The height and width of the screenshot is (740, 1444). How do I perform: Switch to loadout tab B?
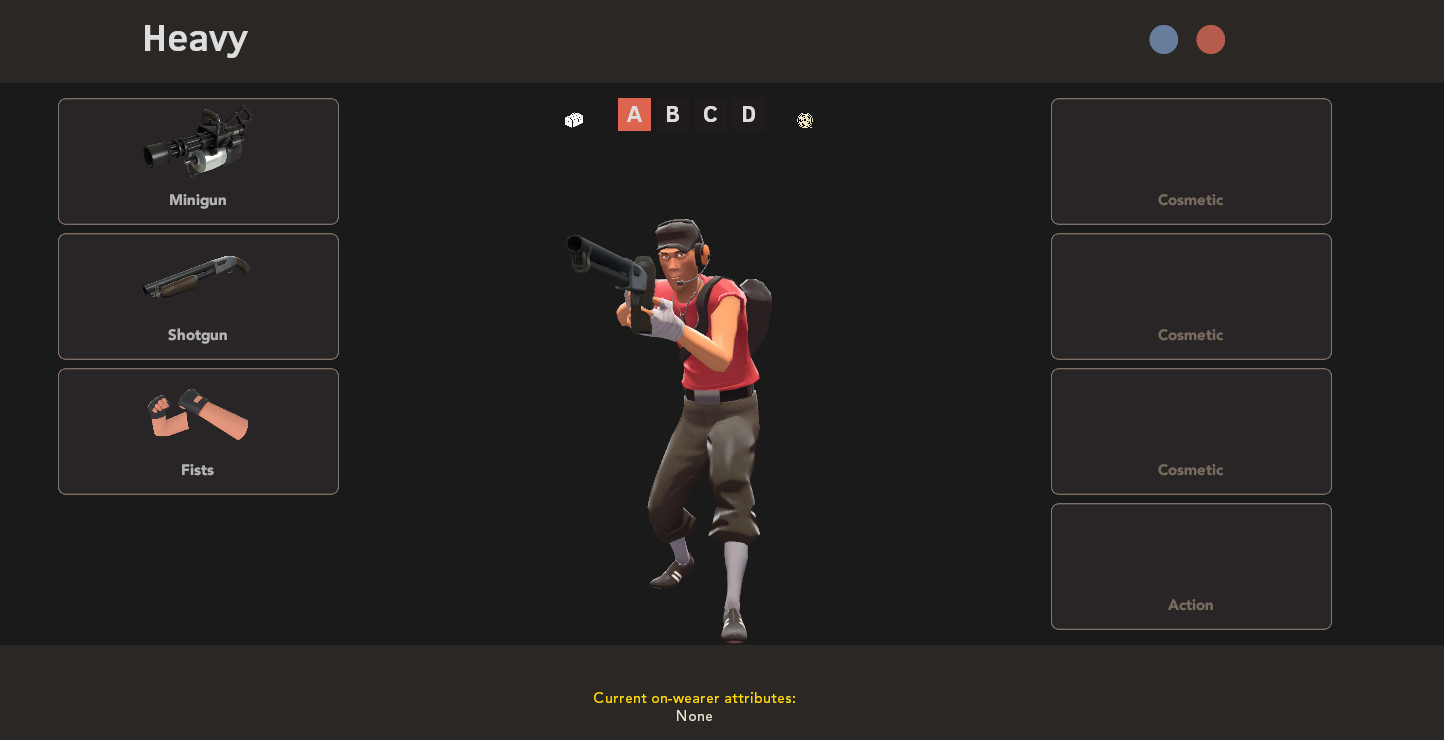(x=672, y=114)
